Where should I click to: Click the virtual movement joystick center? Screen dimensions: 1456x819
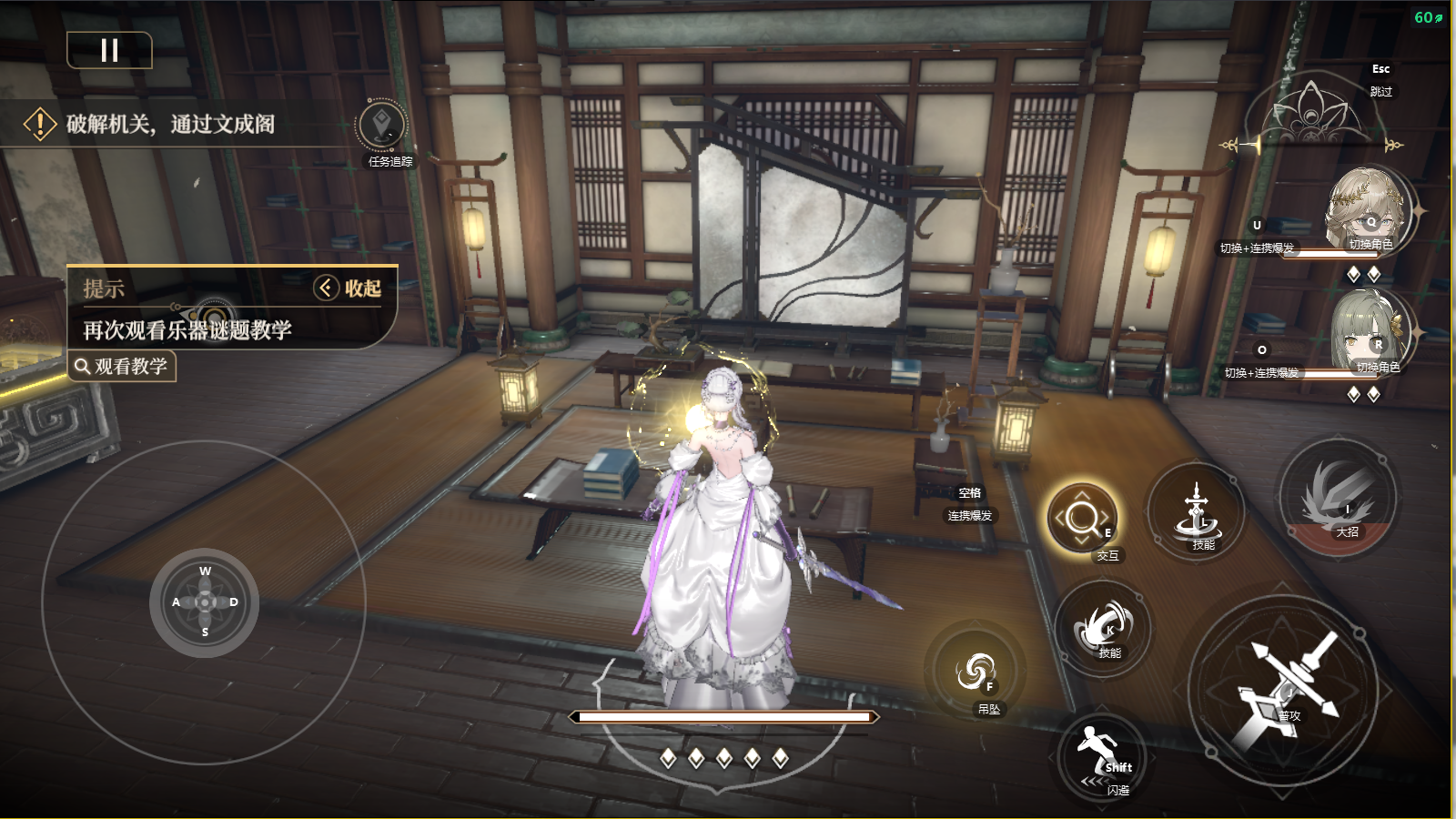click(x=205, y=602)
